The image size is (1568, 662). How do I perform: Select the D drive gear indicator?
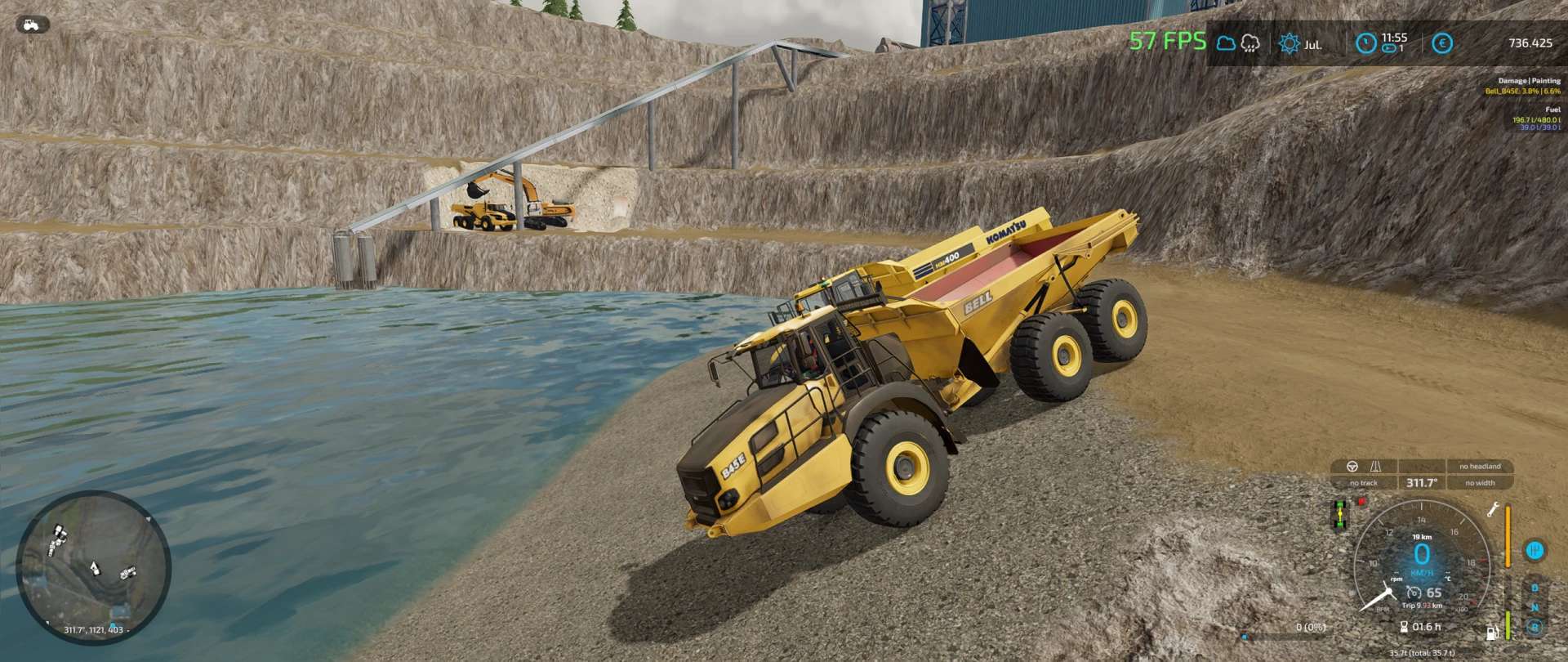coord(1535,588)
